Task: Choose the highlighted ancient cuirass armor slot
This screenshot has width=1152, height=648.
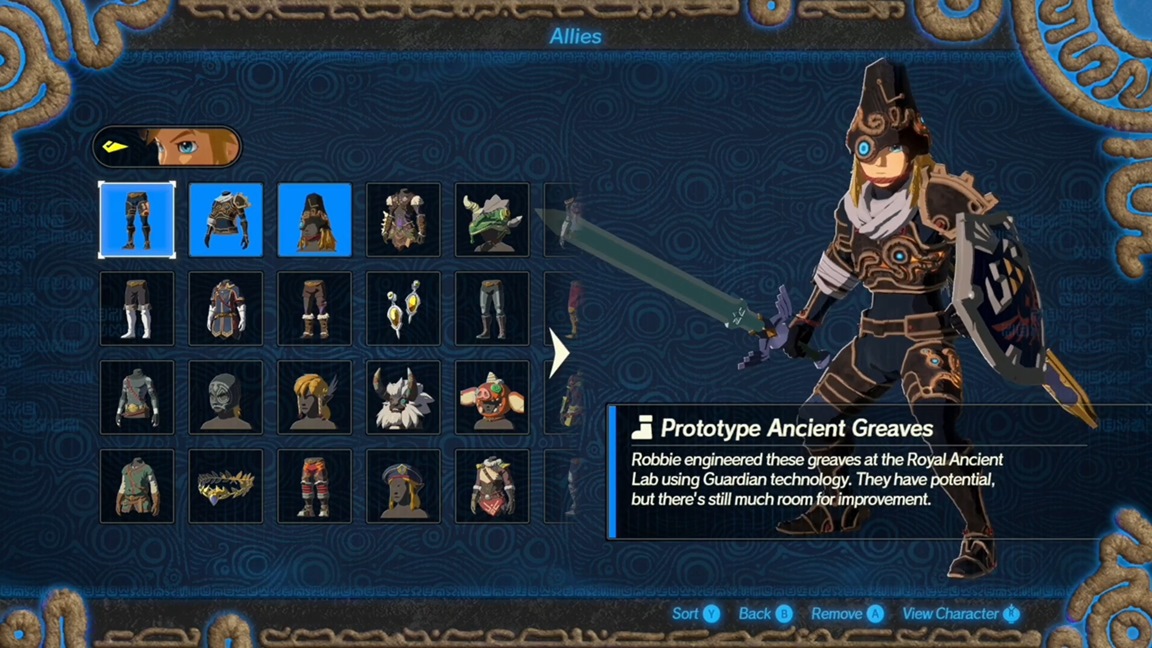Action: click(226, 220)
